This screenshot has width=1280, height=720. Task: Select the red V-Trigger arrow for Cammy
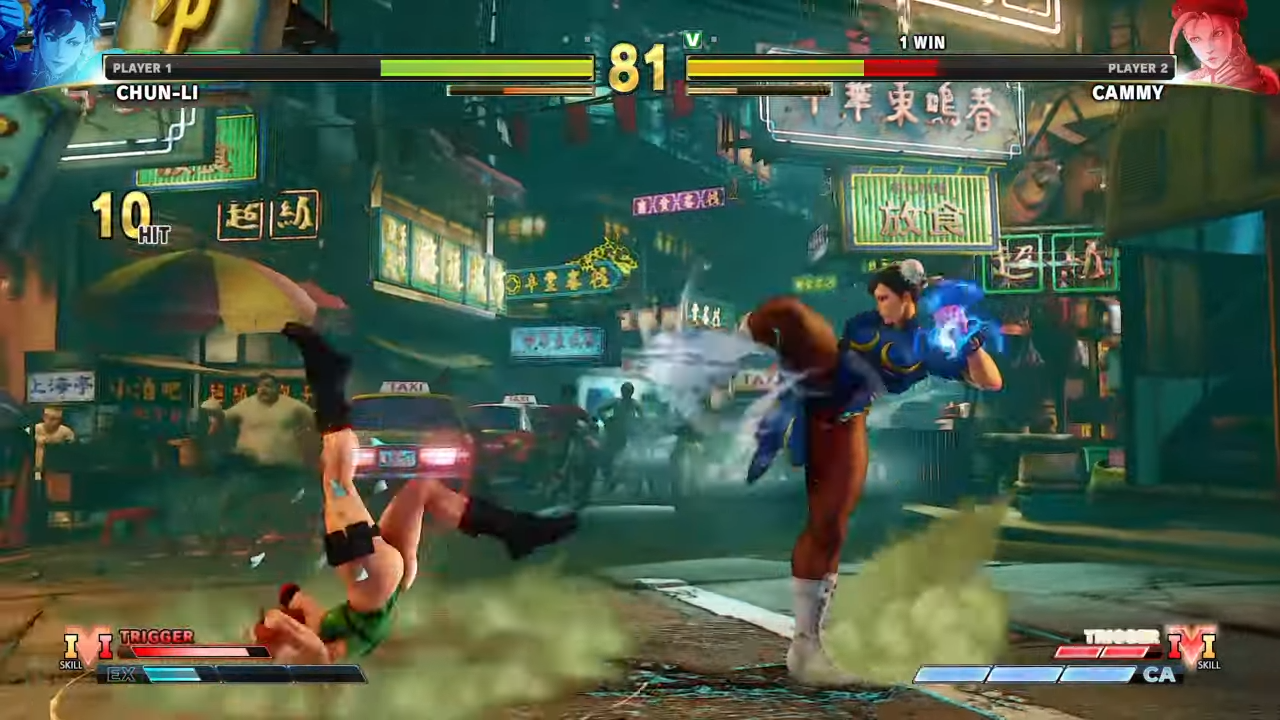pos(1176,645)
